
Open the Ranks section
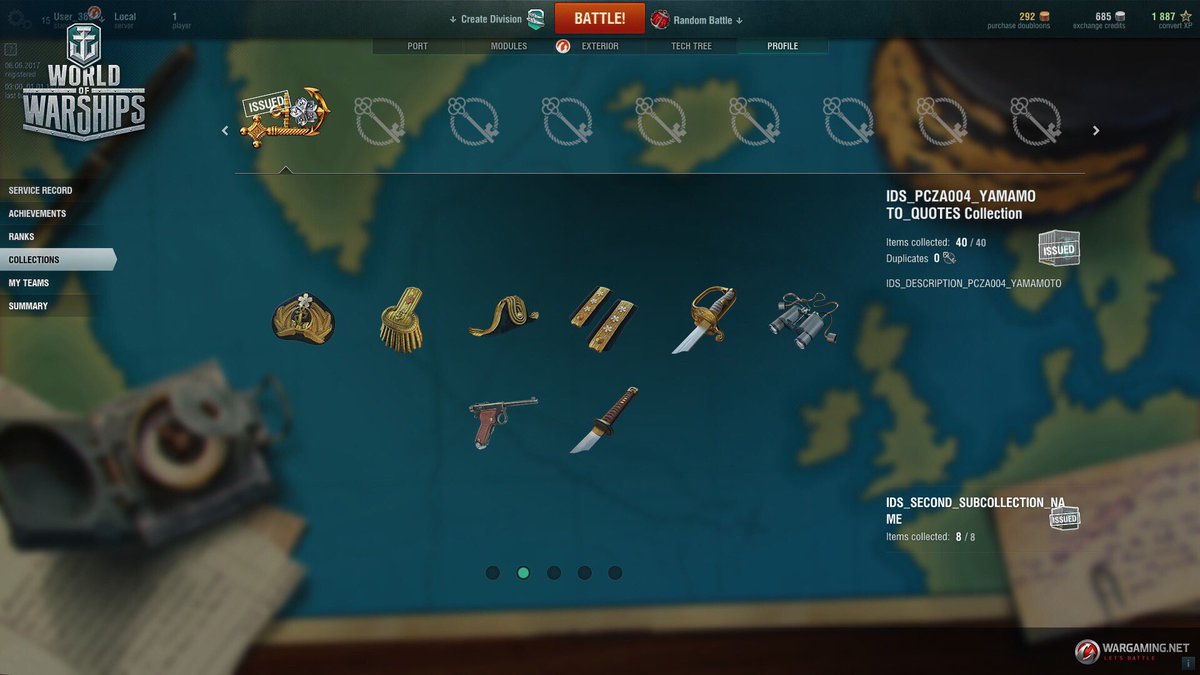(22, 237)
